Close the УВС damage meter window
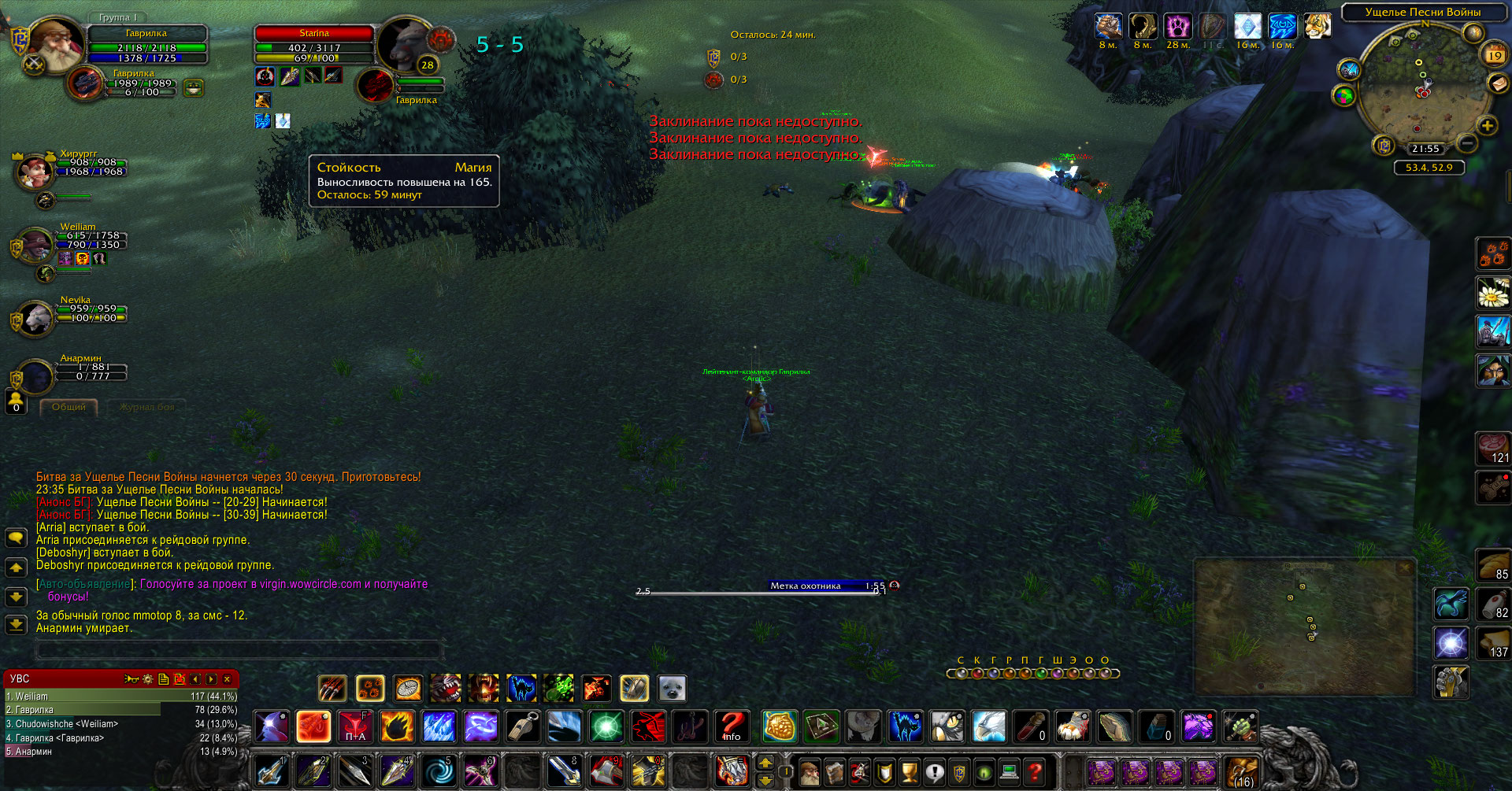The height and width of the screenshot is (791, 1512). (x=228, y=679)
